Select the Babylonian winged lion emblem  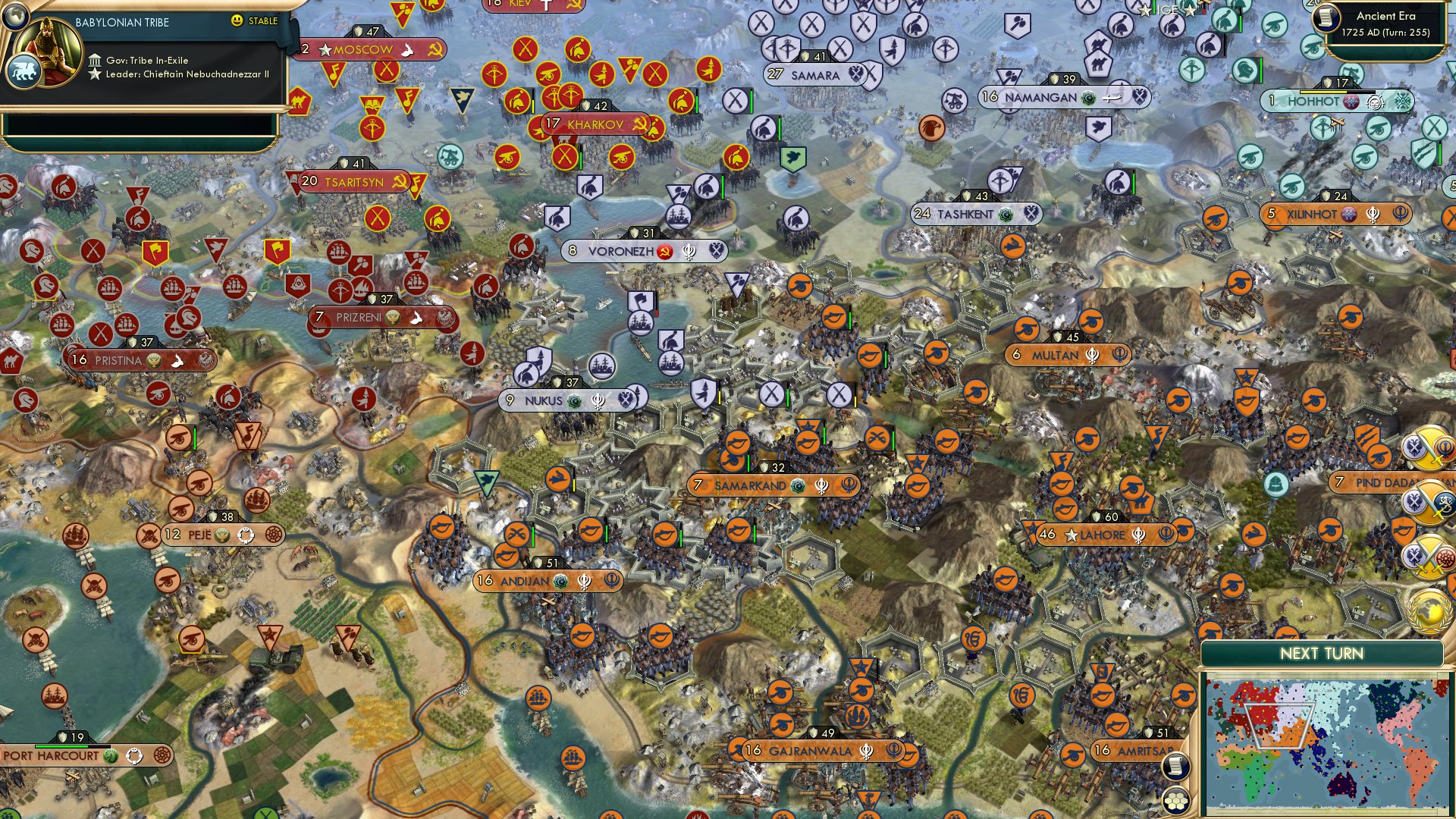tap(25, 71)
